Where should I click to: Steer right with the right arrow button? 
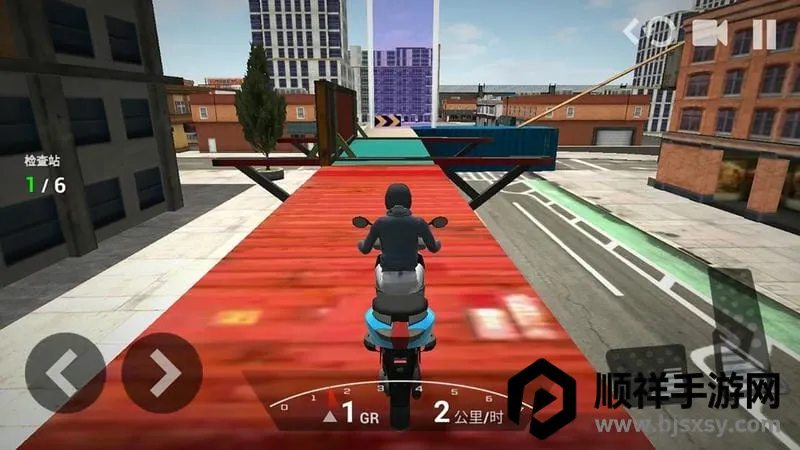click(x=162, y=373)
